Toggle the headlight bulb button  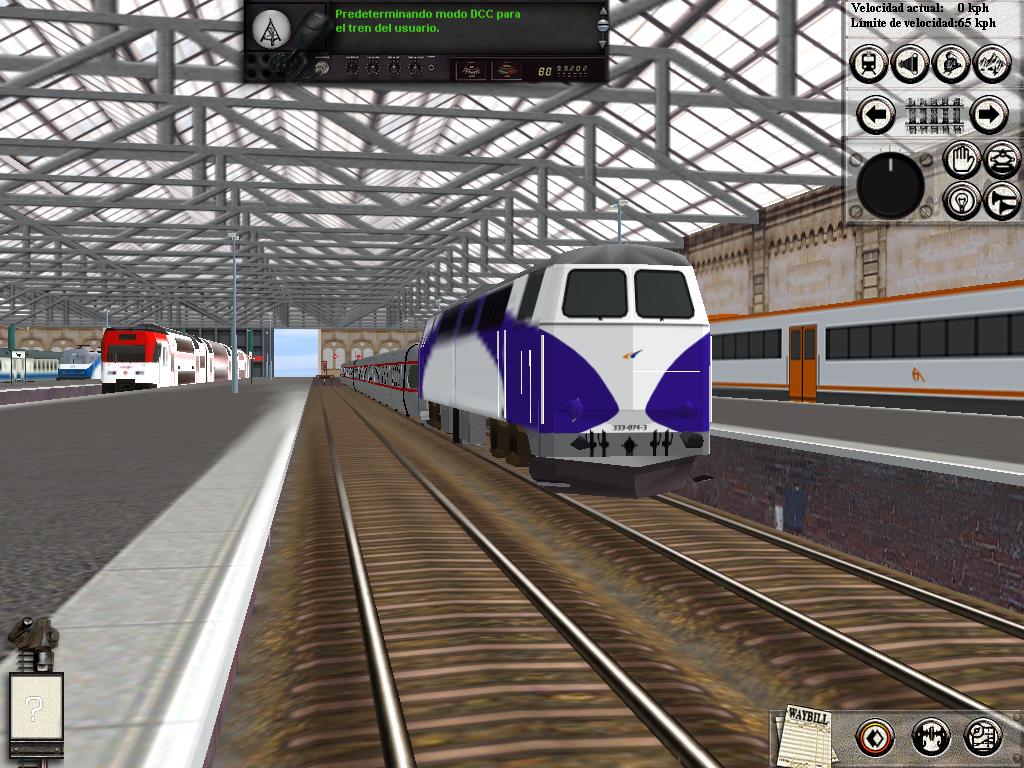[962, 200]
